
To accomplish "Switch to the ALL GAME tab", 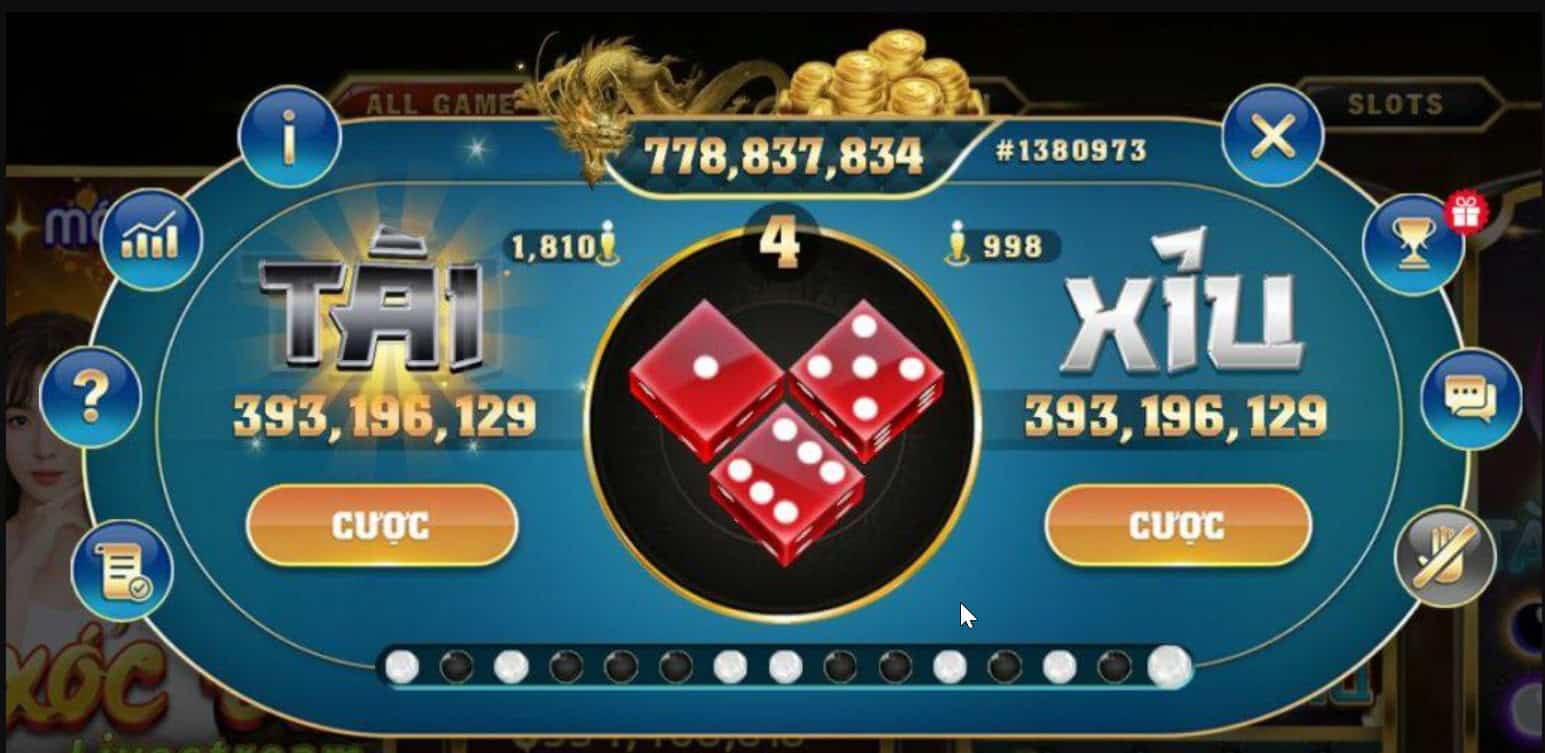I will point(440,100).
